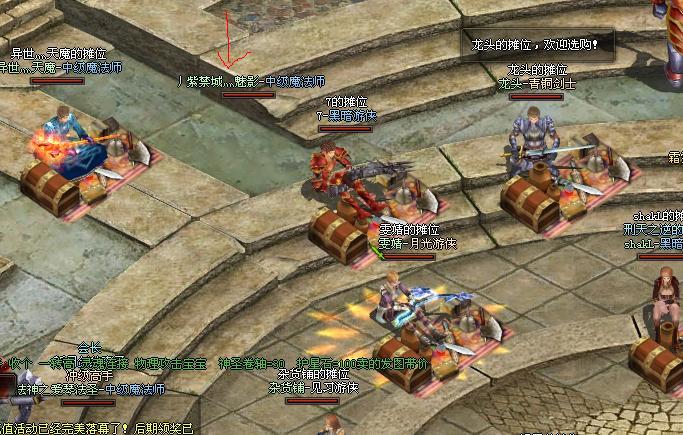Viewport: 683px width, 435px height.
Task: Select the 紫禁城灬魅影 player nameplate
Action: click(x=251, y=82)
